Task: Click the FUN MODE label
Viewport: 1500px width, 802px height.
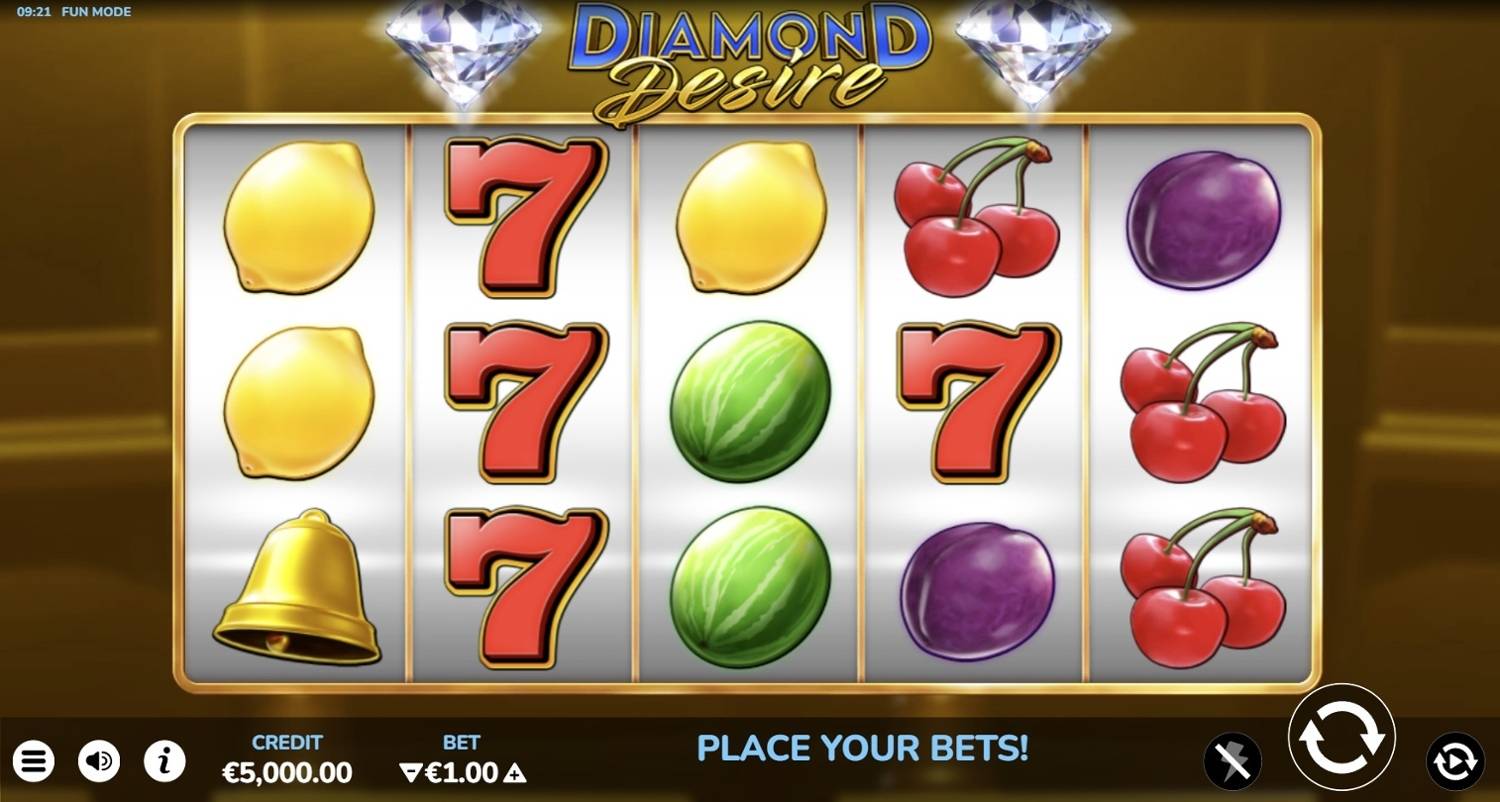Action: pos(97,12)
